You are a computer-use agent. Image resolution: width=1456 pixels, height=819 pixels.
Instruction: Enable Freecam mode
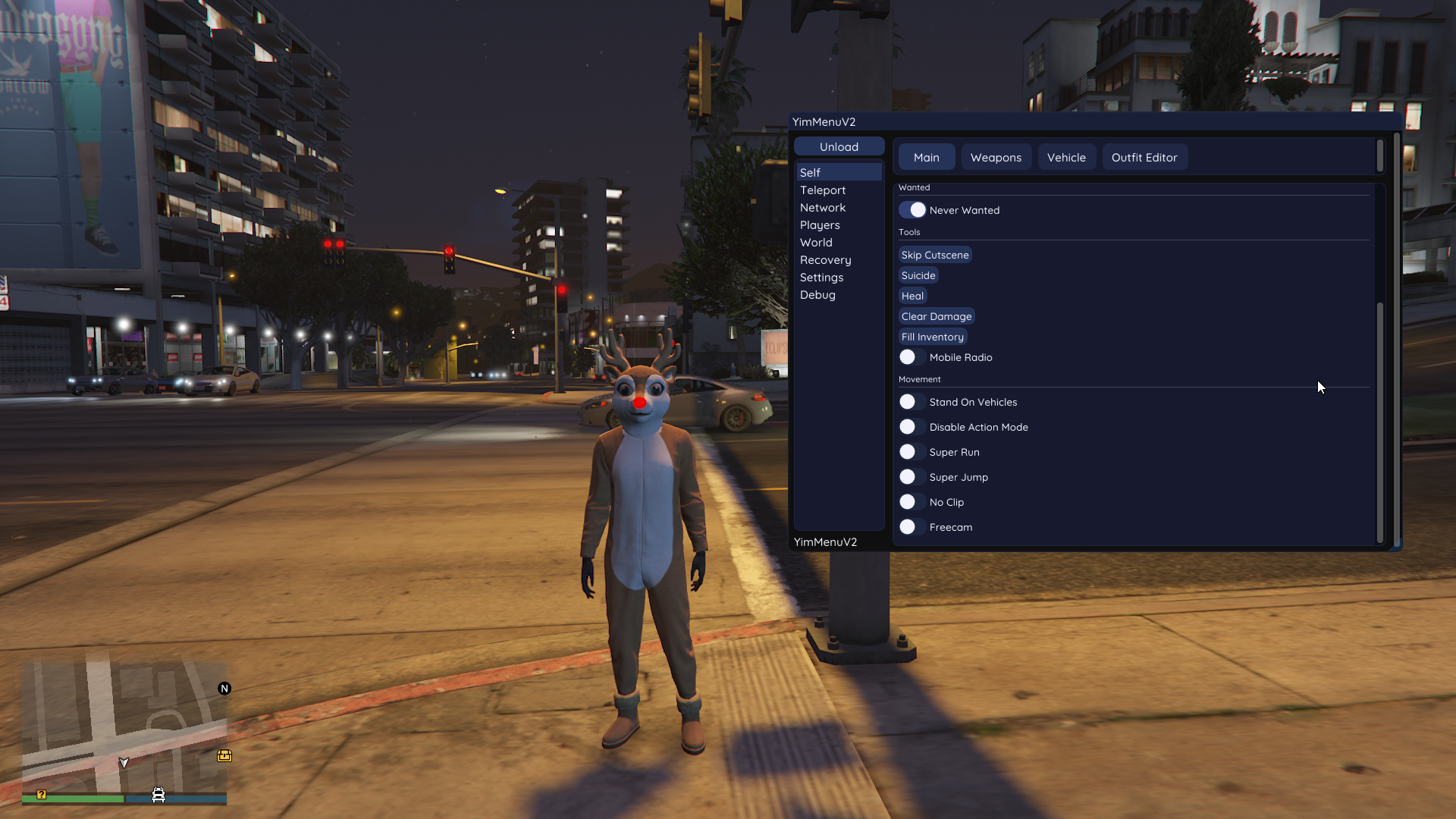908,526
